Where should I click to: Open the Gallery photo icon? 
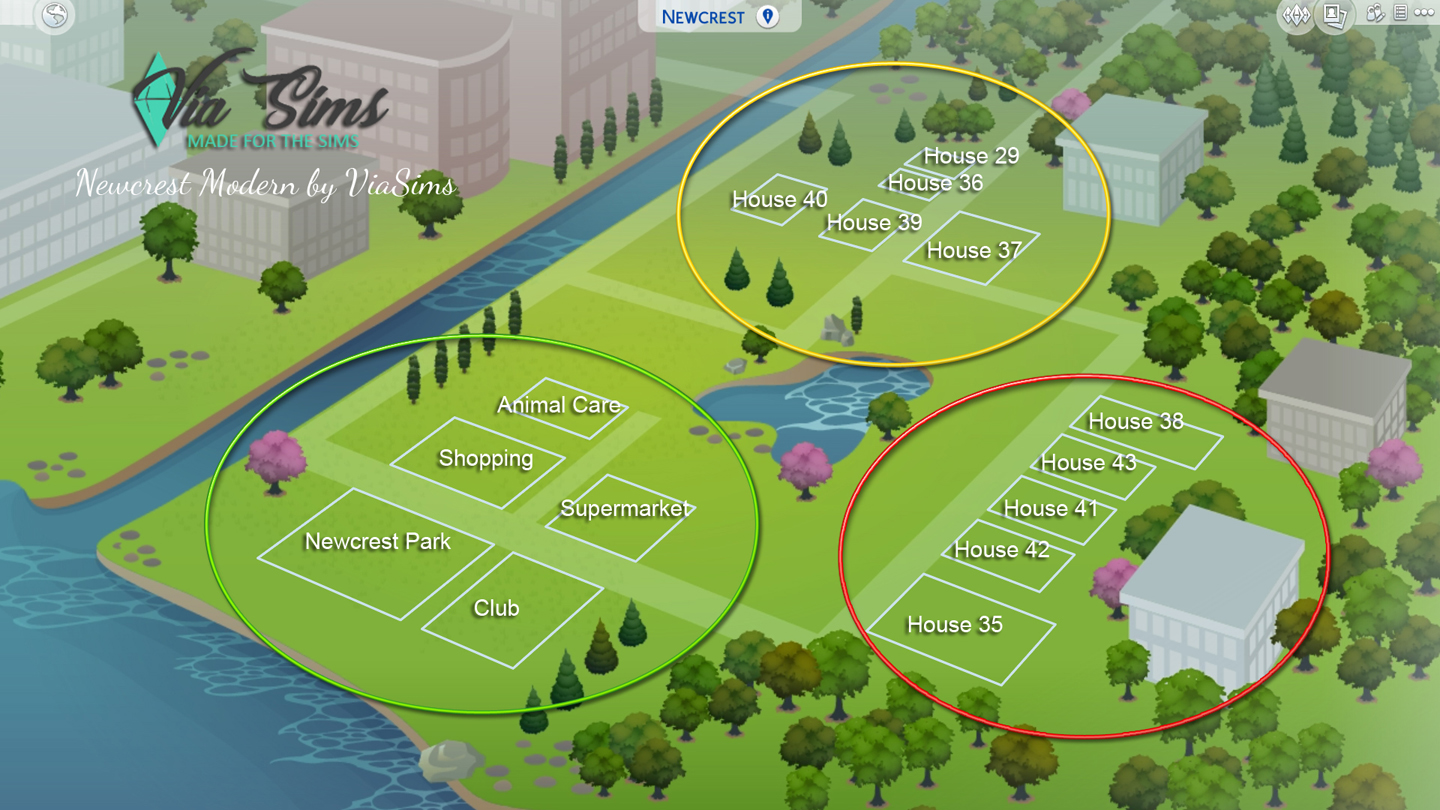1334,14
